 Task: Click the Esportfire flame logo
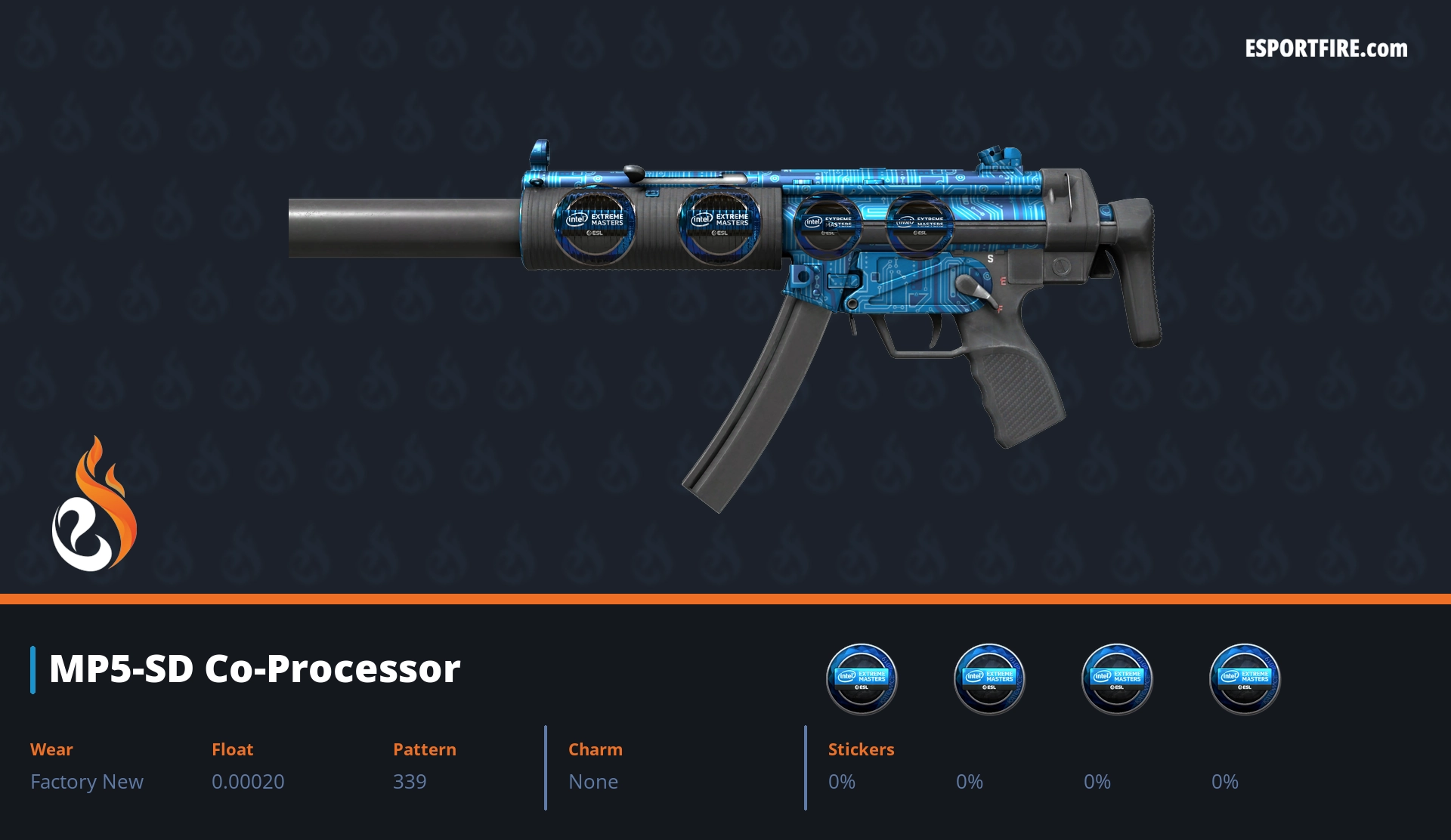click(94, 505)
